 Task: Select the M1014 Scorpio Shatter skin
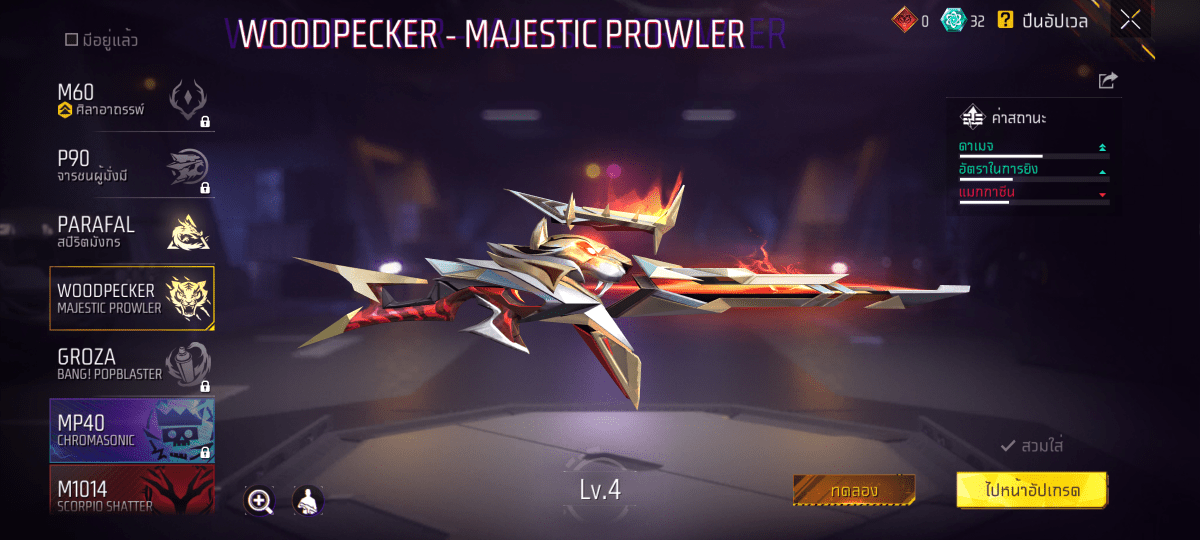[132, 492]
